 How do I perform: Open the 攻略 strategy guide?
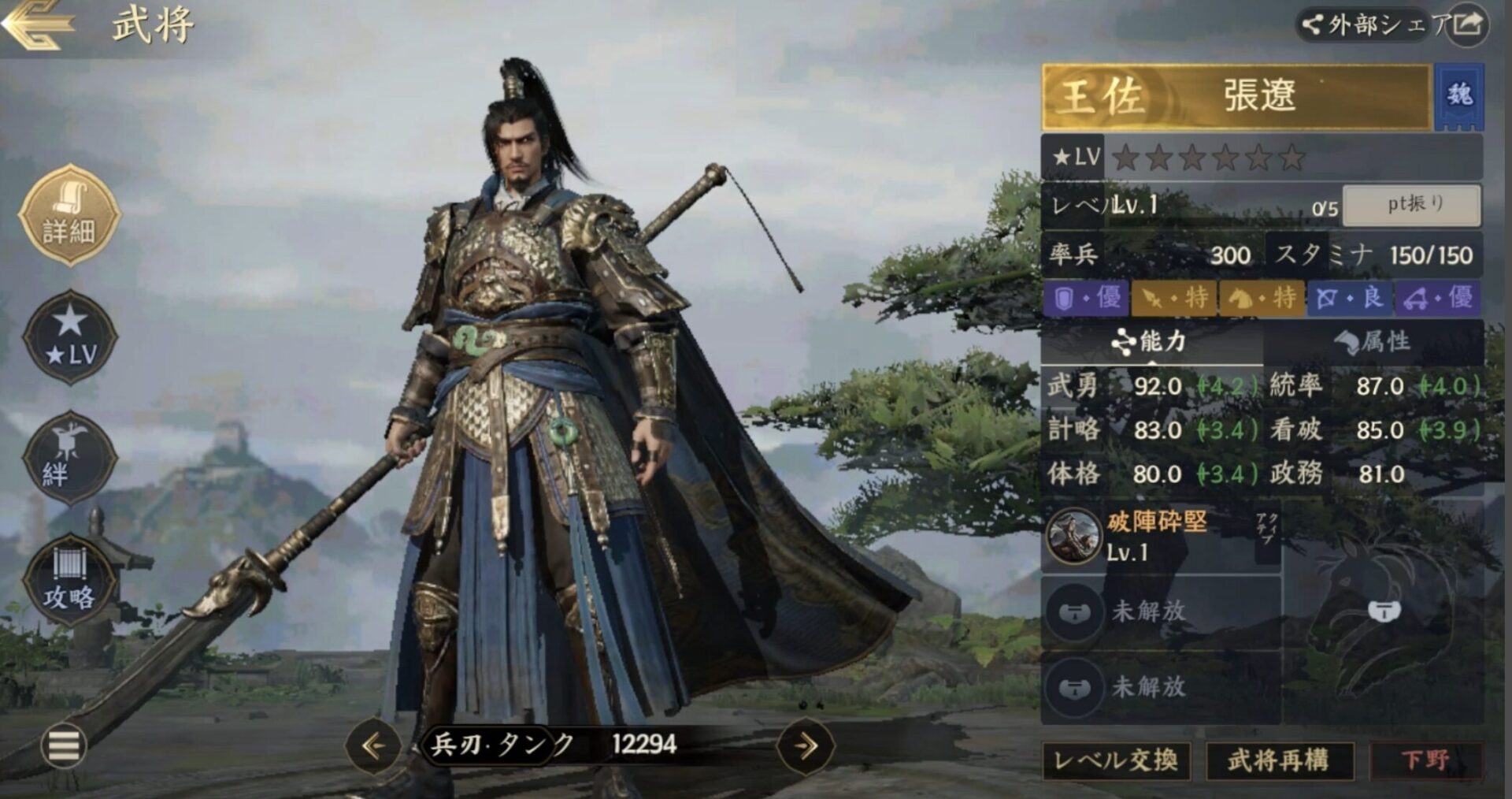click(x=69, y=581)
